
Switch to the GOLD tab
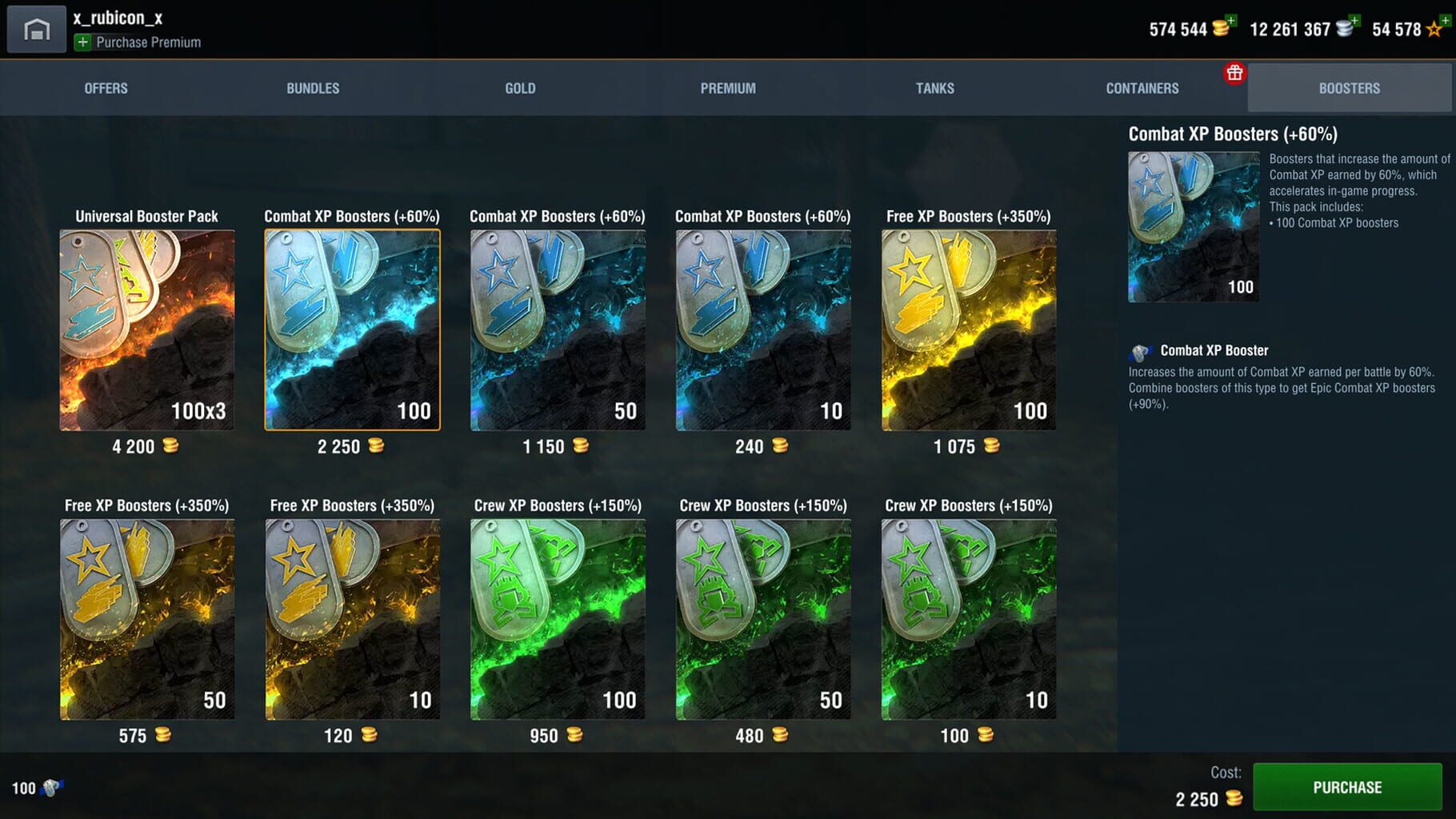point(520,88)
